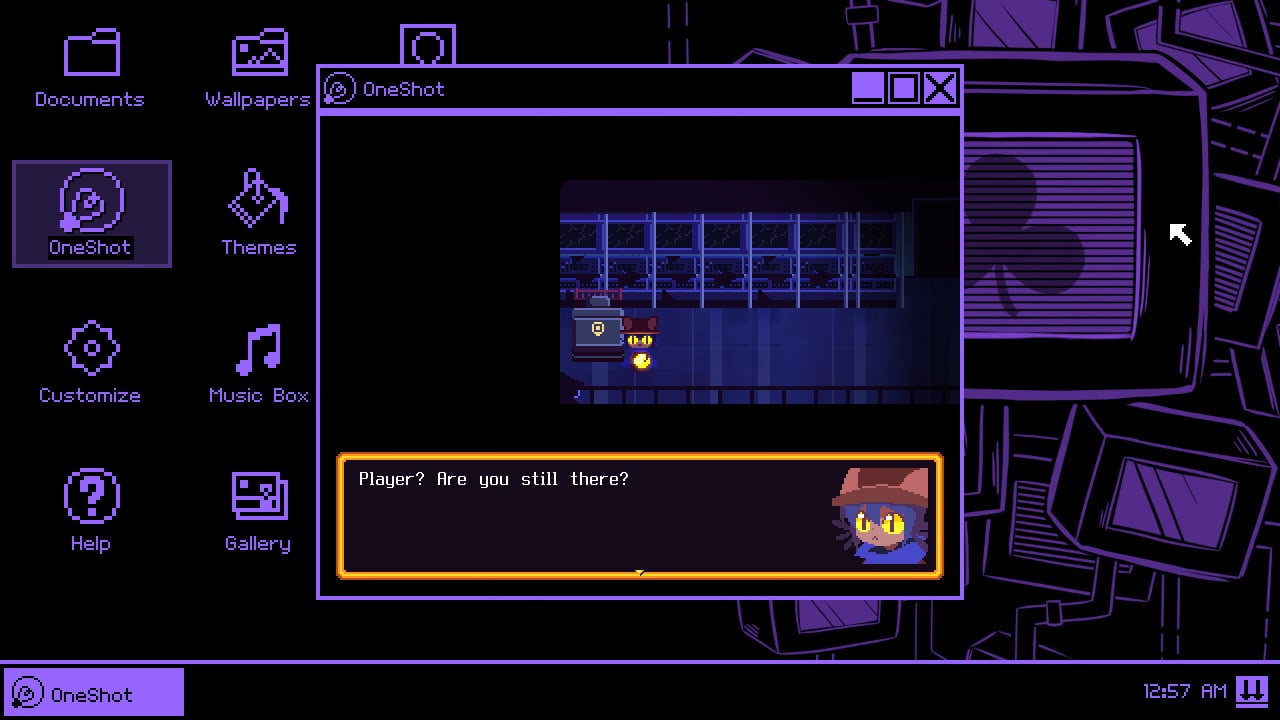Click the double-arrow icon in the system tray
Screen dimensions: 1280x720
point(1250,690)
